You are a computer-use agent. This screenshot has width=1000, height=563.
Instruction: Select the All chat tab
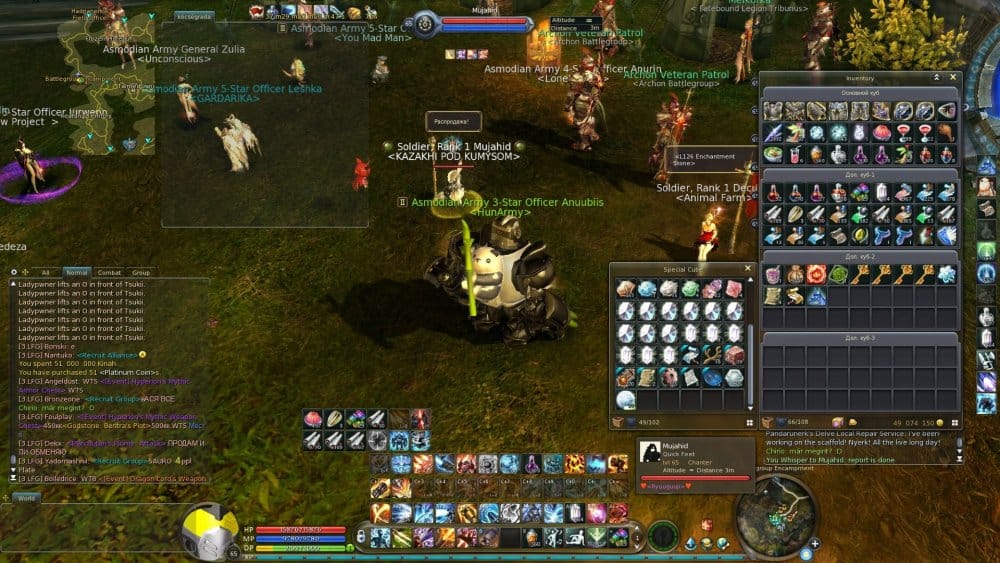tap(45, 272)
